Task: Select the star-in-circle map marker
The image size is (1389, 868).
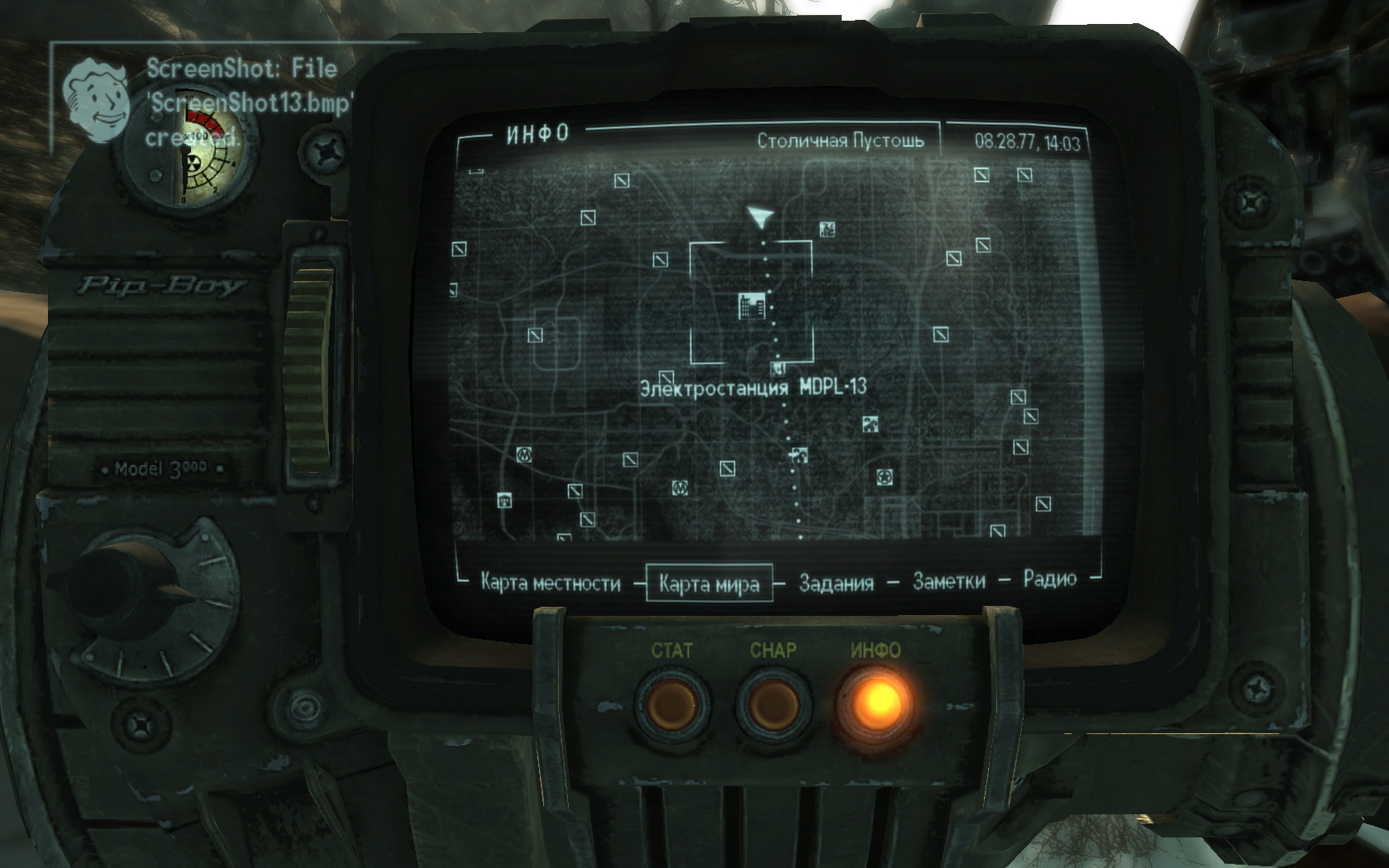Action: point(885,477)
